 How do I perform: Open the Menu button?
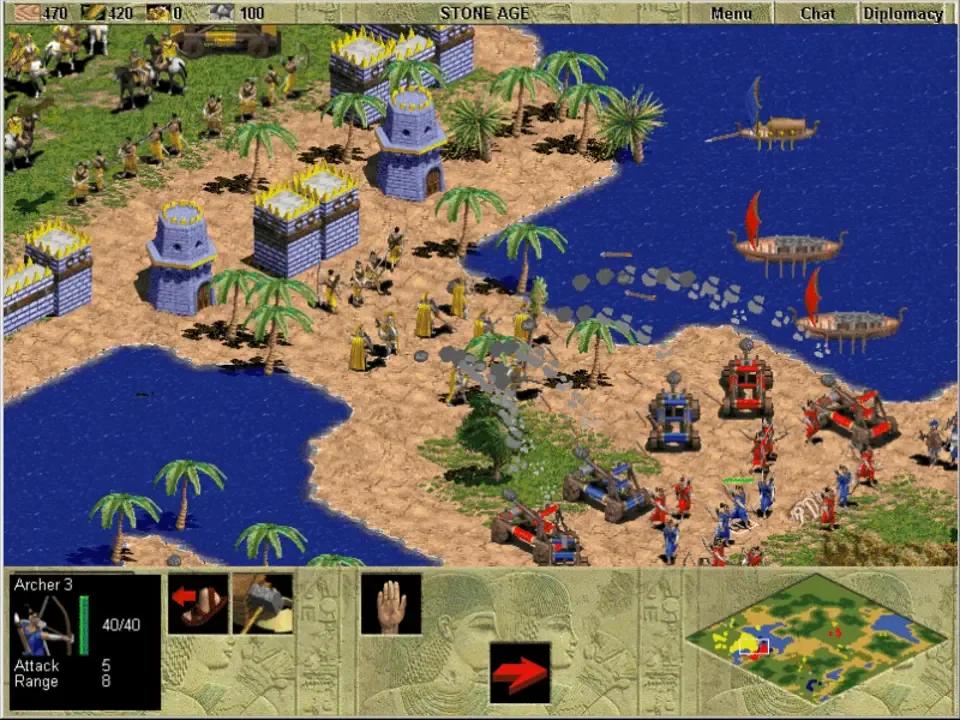point(731,13)
